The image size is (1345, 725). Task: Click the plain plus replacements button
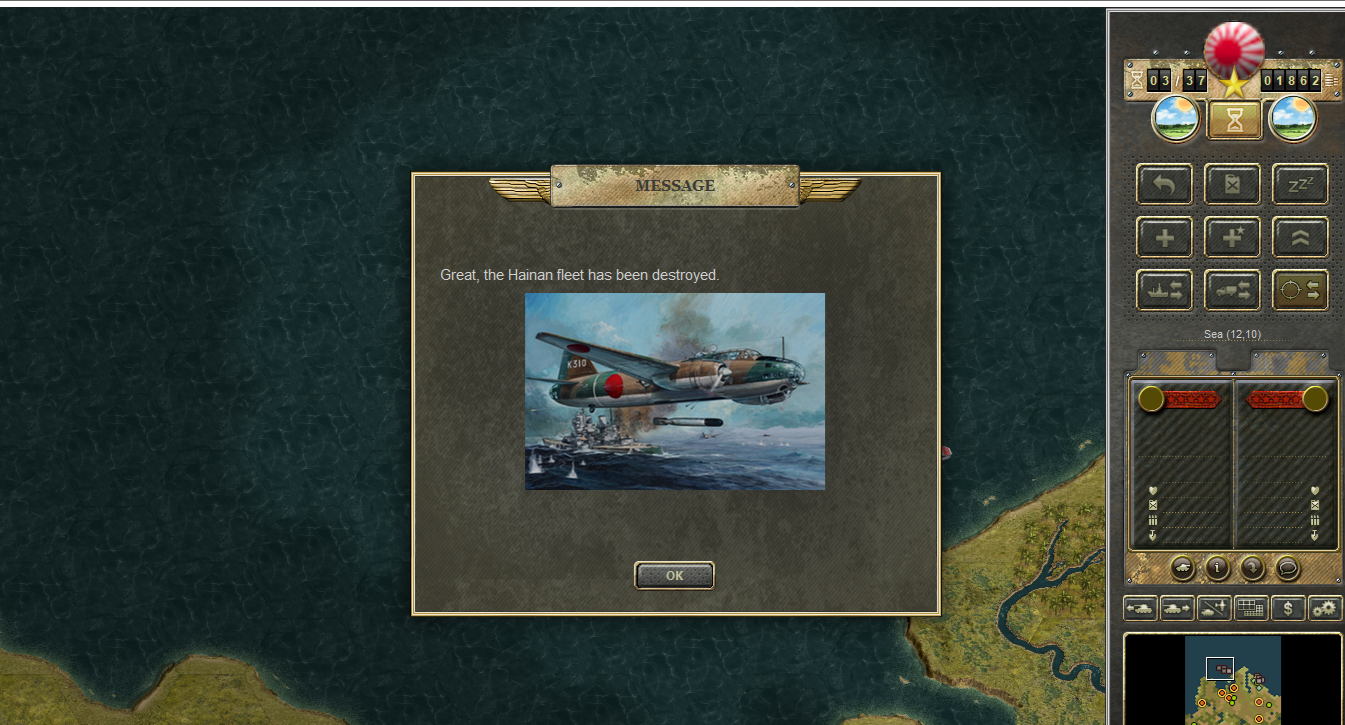tap(1164, 237)
